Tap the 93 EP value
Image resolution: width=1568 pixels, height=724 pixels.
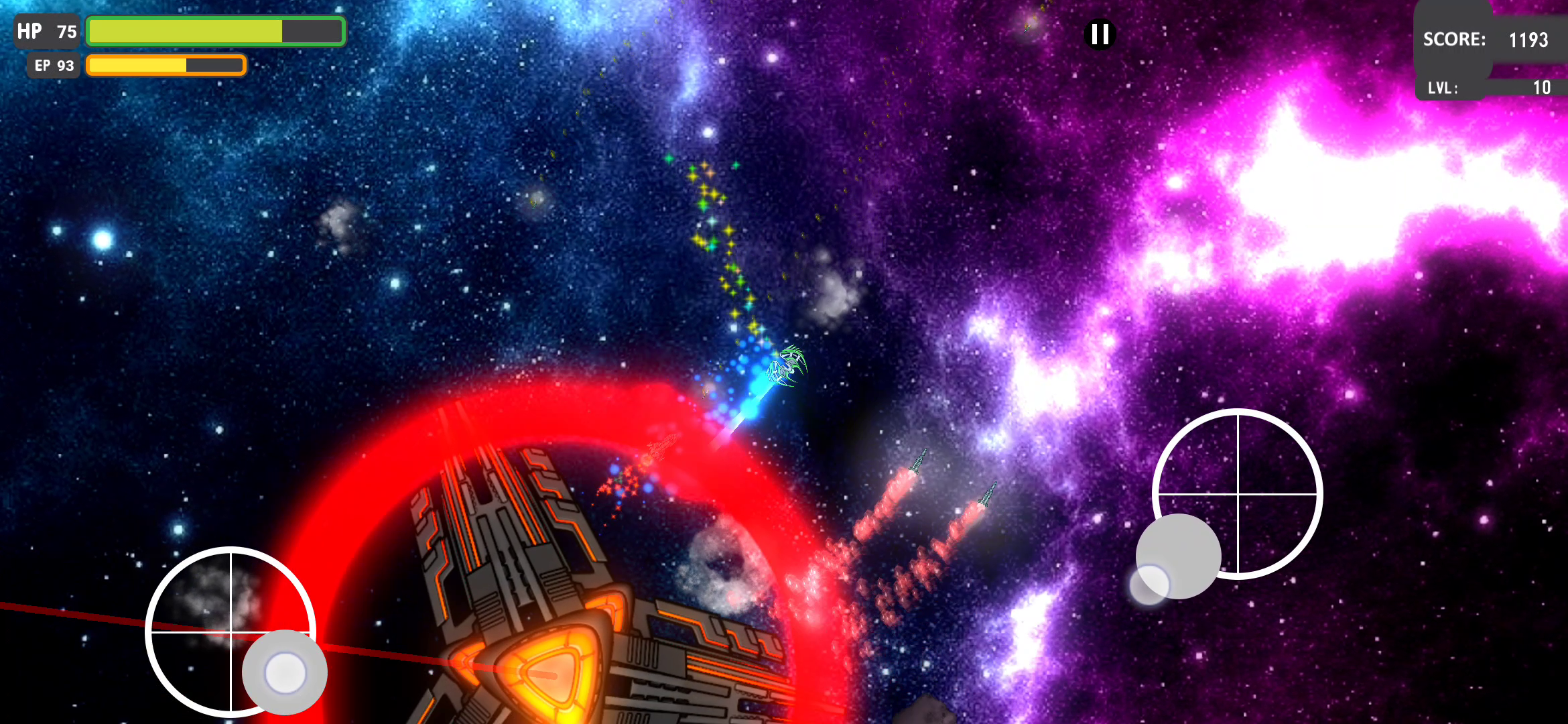pos(67,65)
